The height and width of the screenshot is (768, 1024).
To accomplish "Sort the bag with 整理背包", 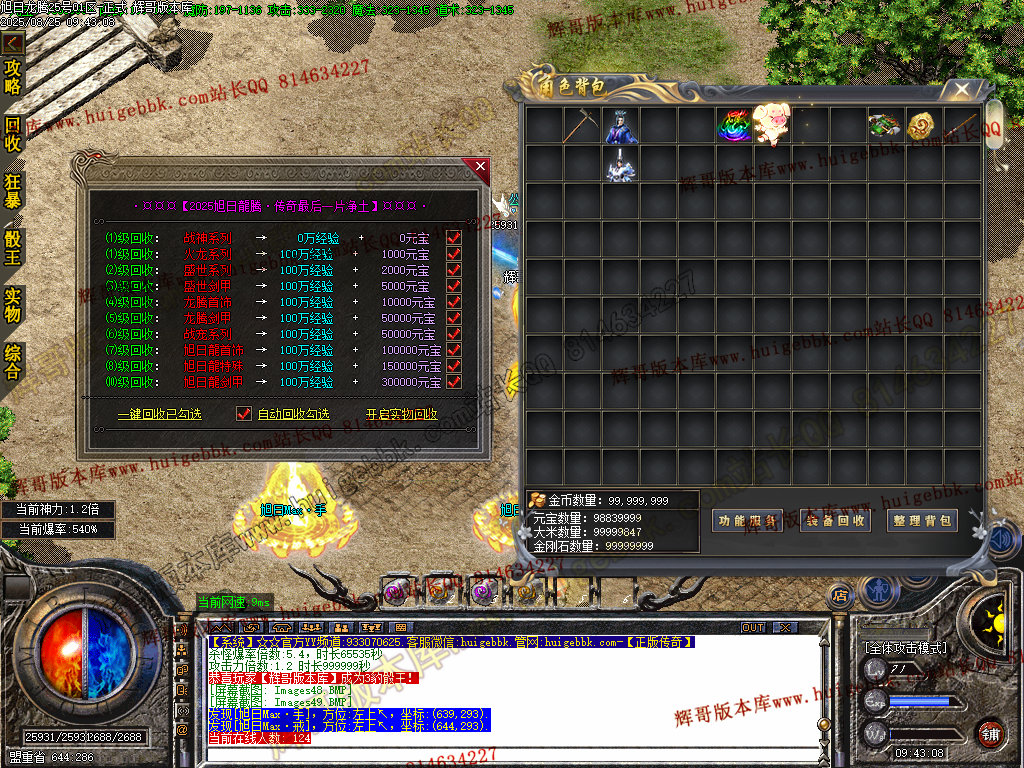I will click(x=922, y=521).
